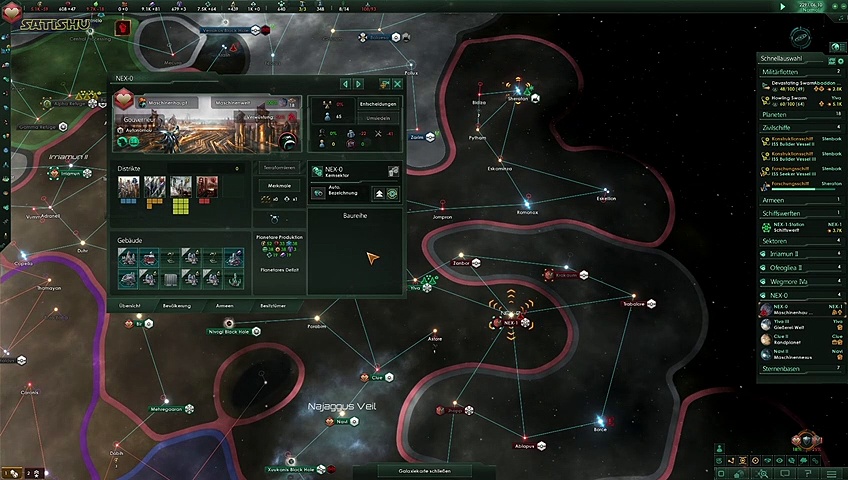The image size is (848, 480).
Task: Switch to the Bevölkerung tab
Action: coord(176,304)
